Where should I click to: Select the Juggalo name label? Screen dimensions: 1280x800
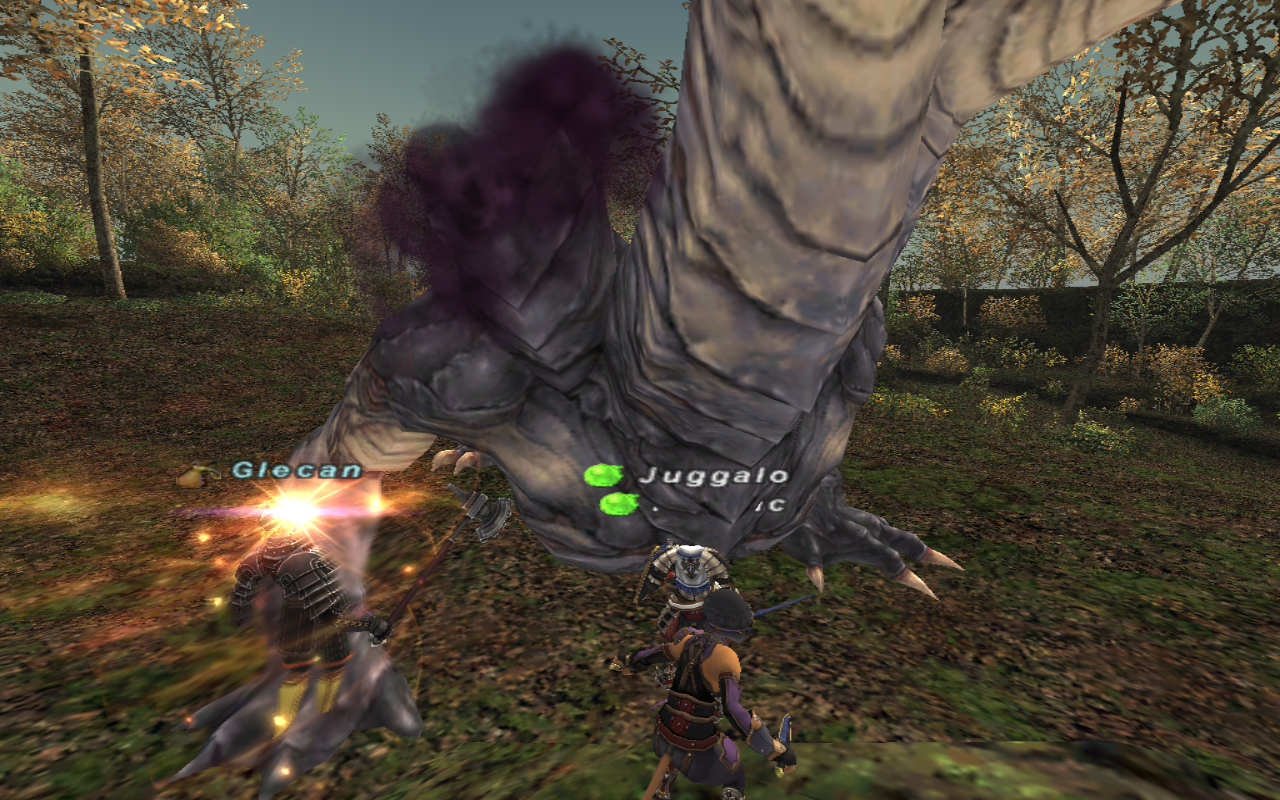(x=713, y=476)
